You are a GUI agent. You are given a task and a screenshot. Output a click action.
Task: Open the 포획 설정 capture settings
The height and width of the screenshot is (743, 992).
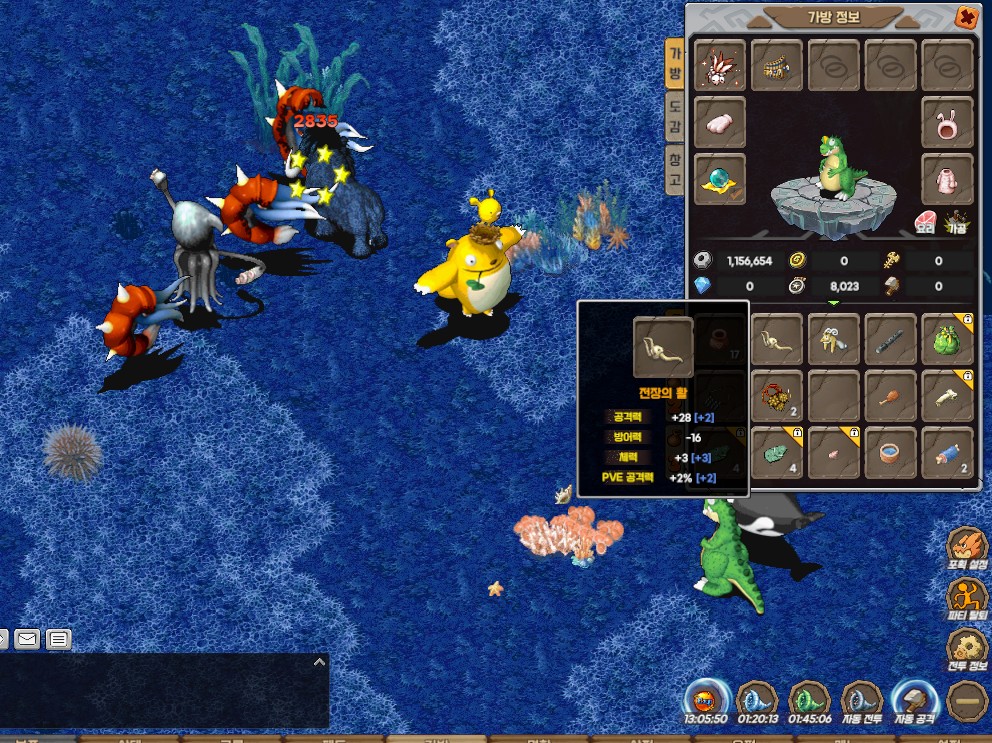(x=967, y=549)
